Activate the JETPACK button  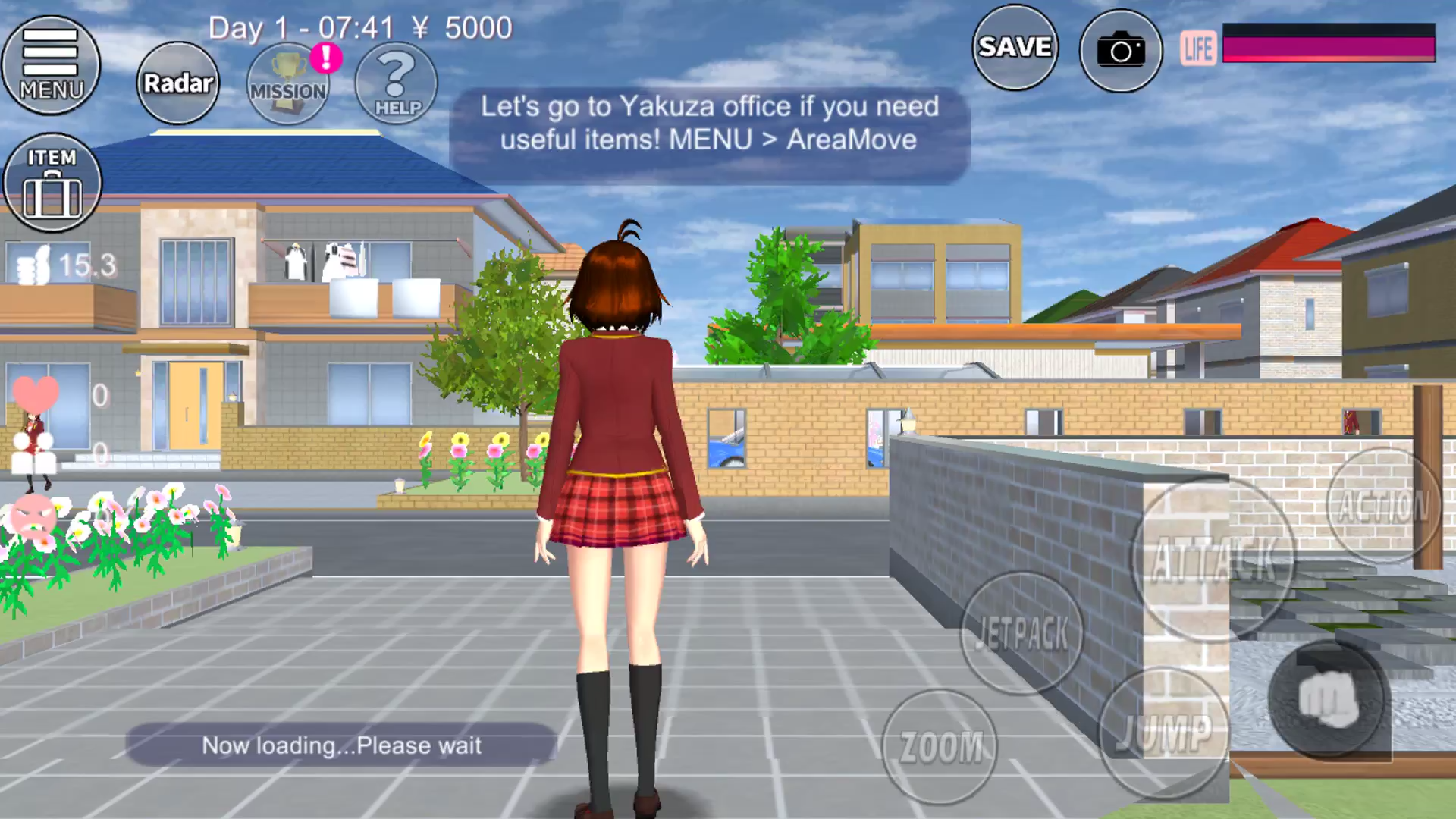click(1021, 632)
